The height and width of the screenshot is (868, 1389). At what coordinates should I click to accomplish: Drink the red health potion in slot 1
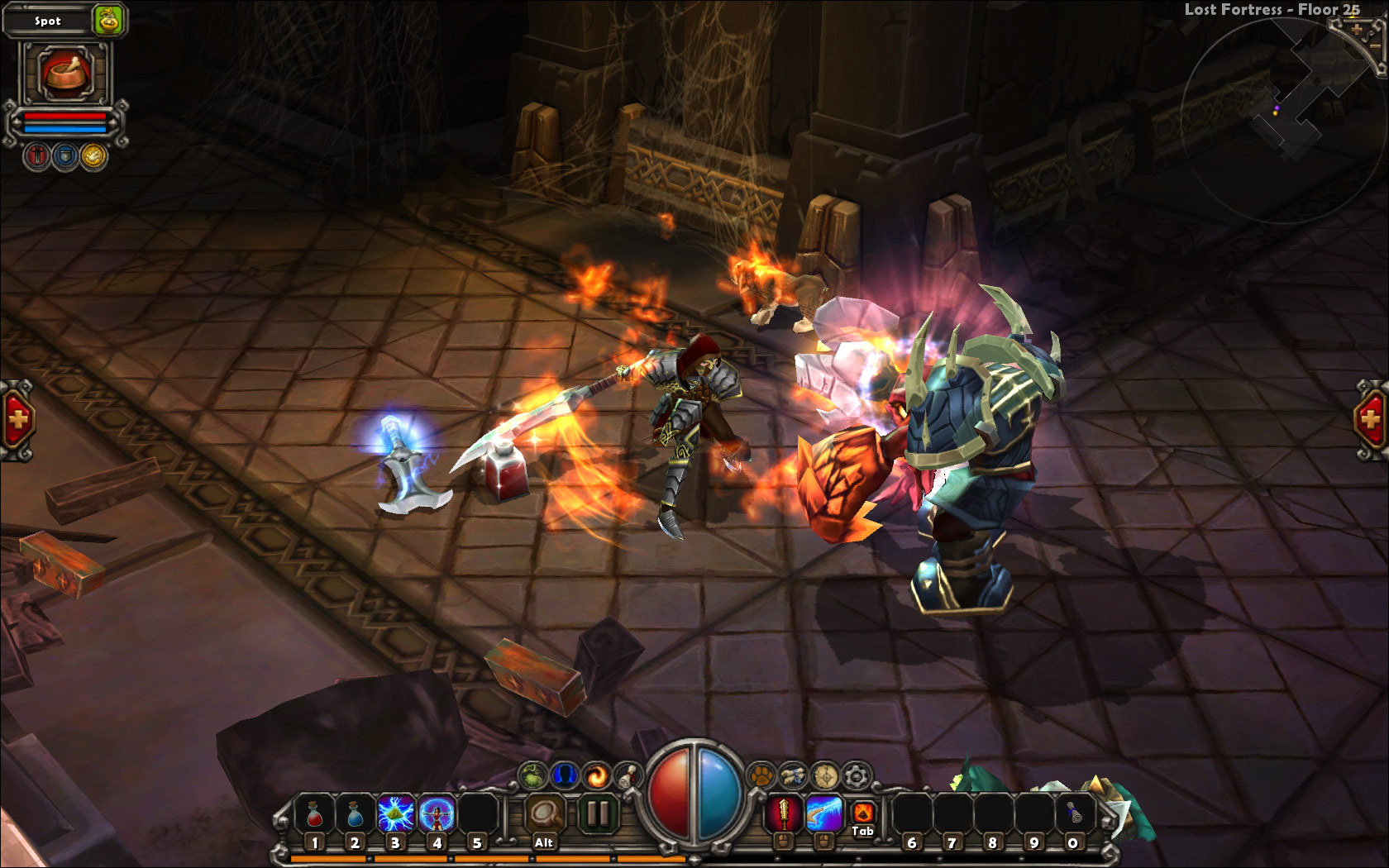(315, 813)
